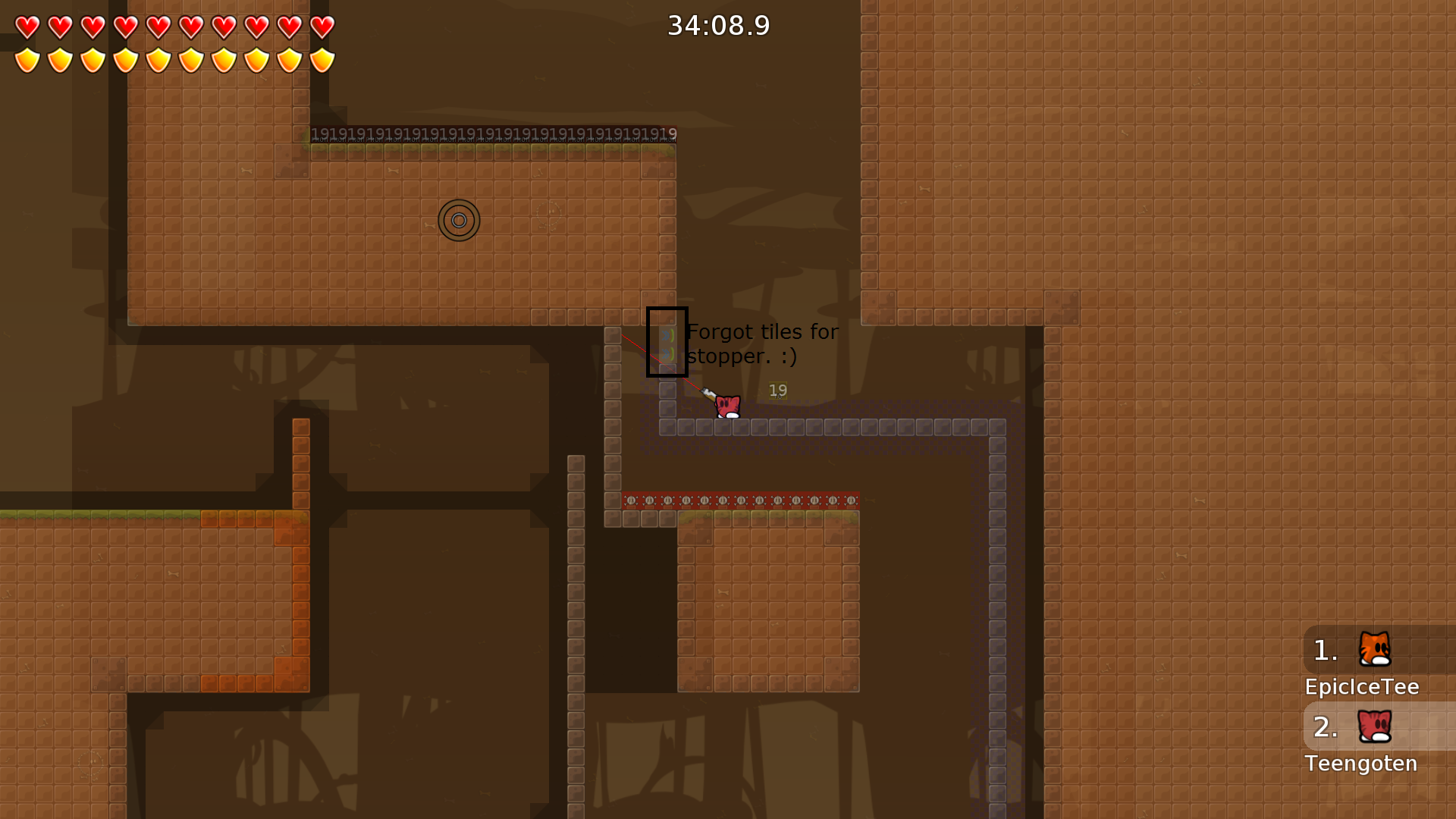Click the first heart in the health bar

(x=26, y=28)
